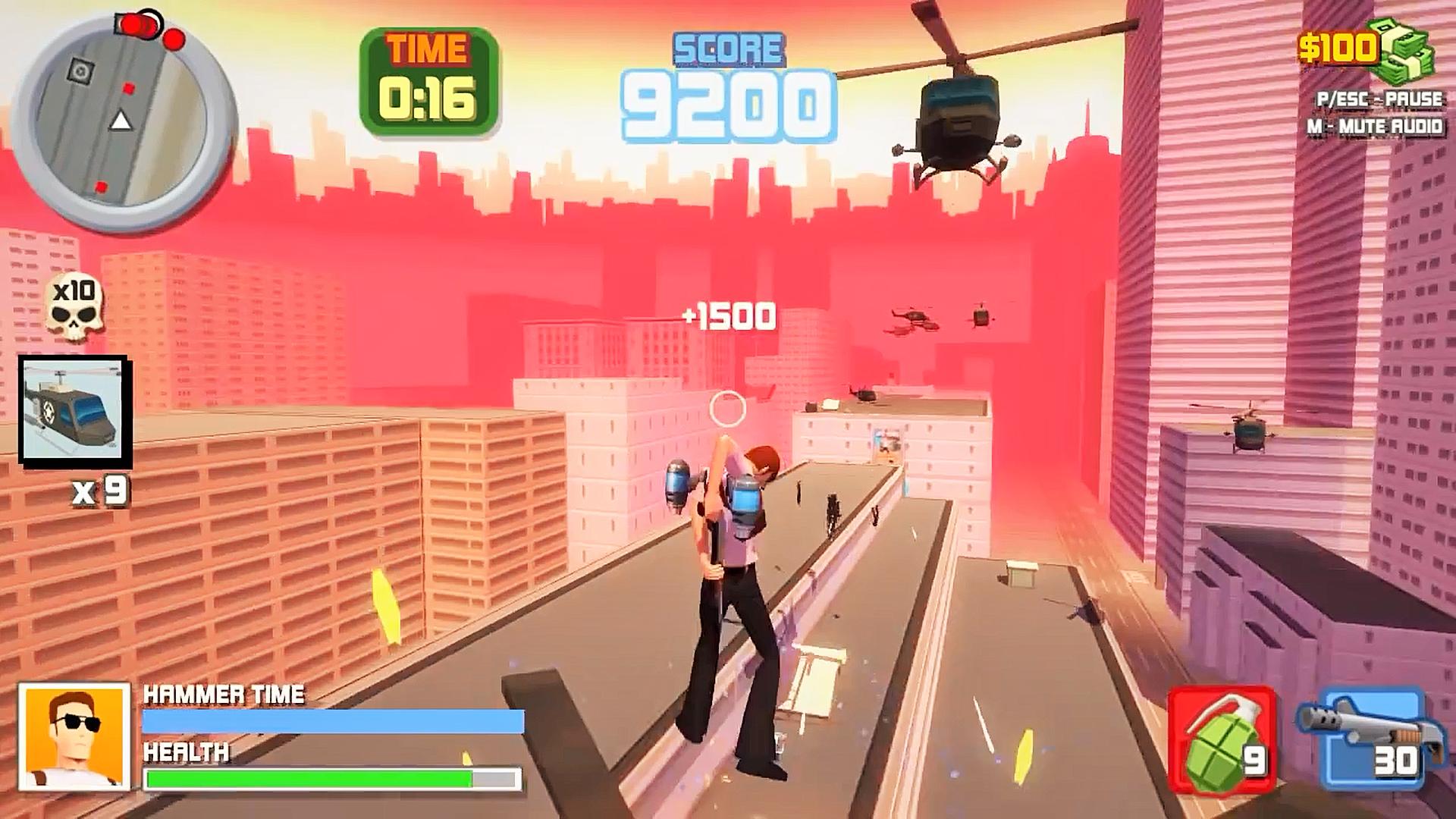Click the SCORE header label
Viewport: 1456px width, 819px height.
[x=728, y=48]
